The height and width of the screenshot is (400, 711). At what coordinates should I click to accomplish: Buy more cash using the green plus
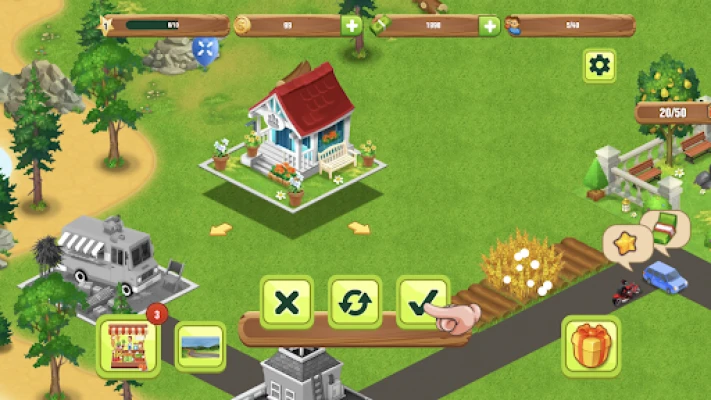tap(489, 26)
